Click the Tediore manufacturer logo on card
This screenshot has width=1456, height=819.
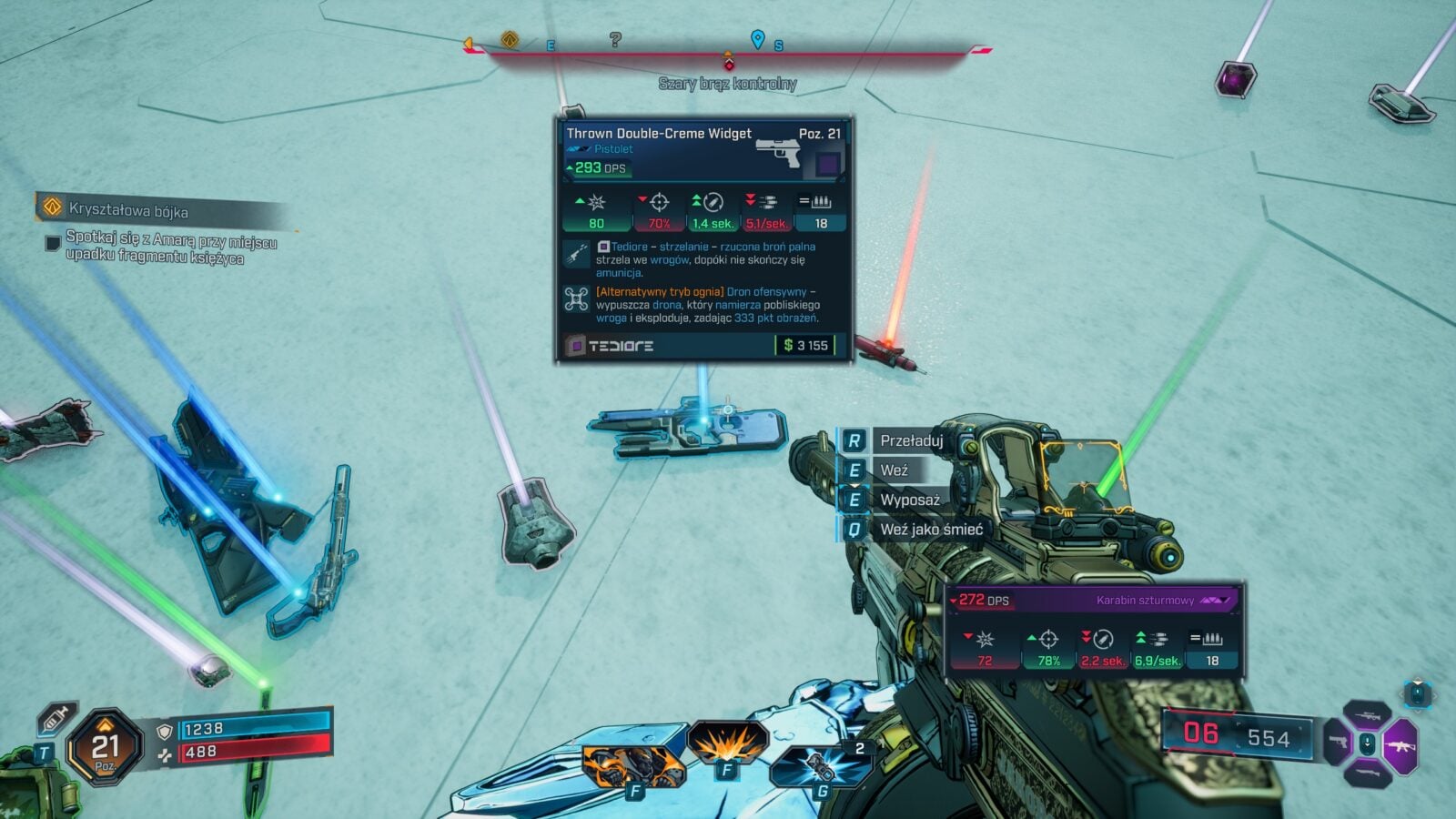(x=620, y=346)
